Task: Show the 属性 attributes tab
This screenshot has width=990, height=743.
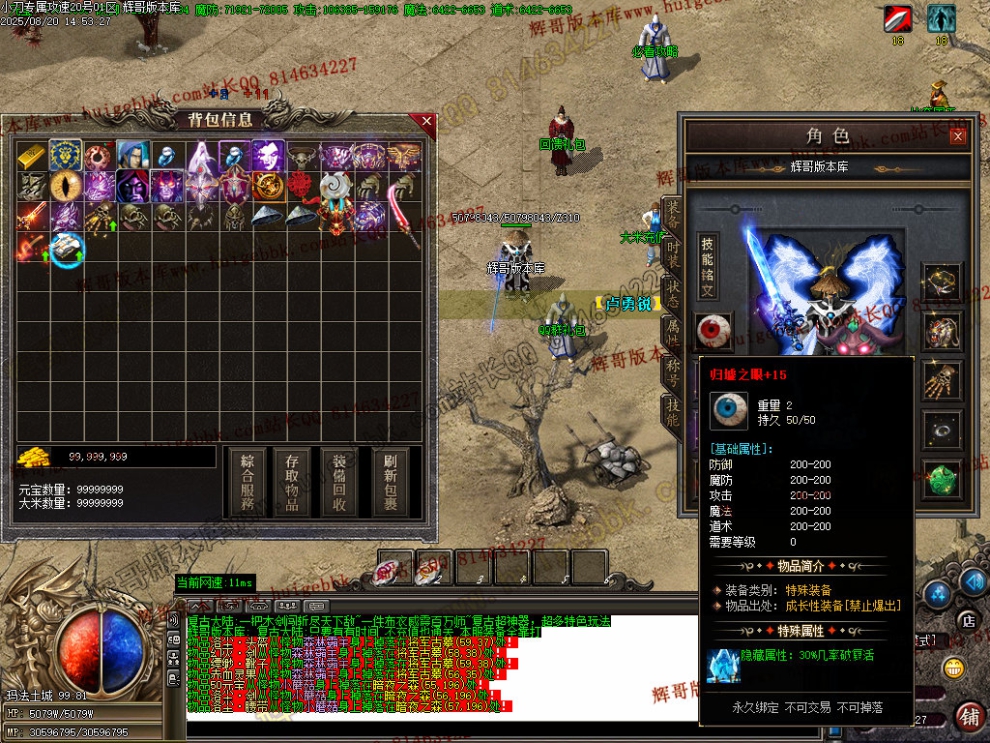Action: point(672,333)
